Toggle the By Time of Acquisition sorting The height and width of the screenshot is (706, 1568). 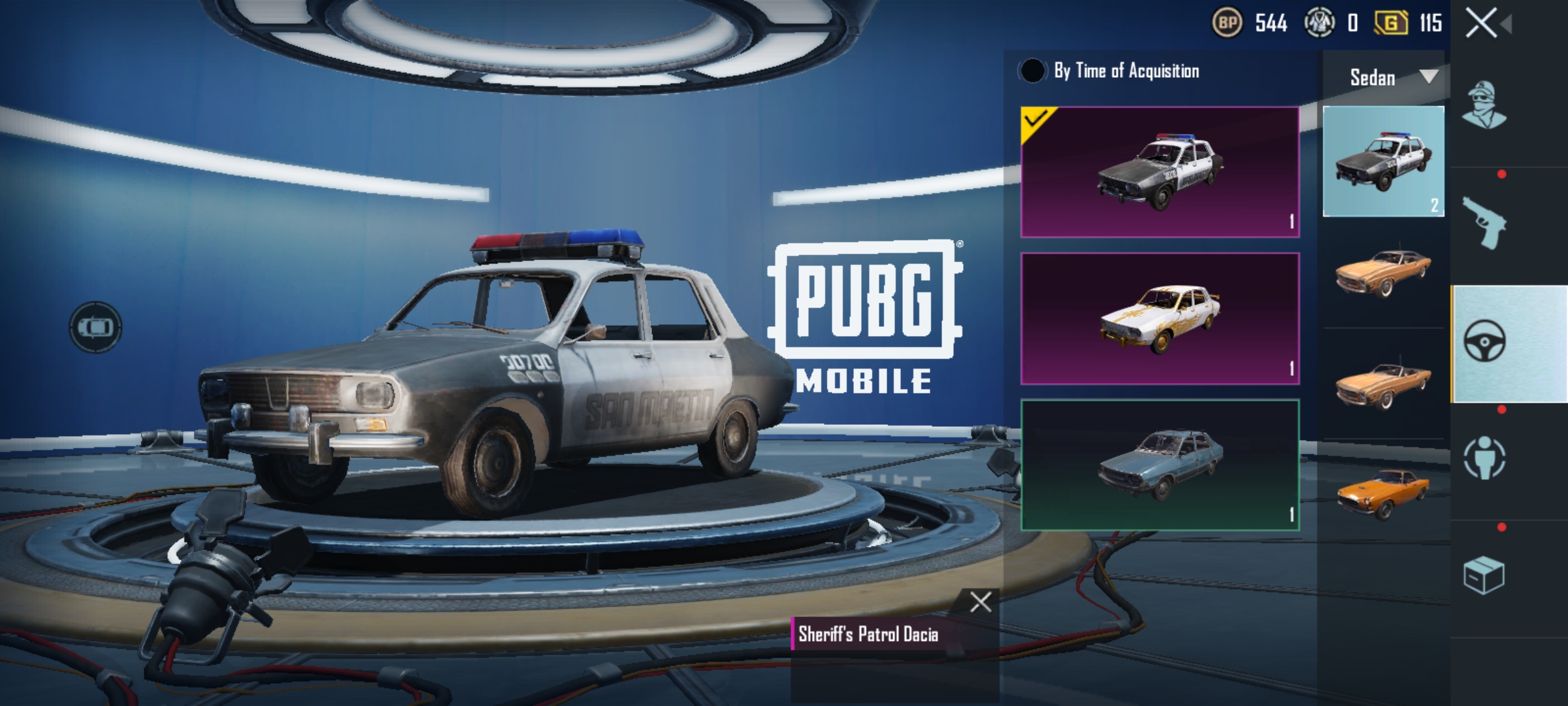pos(1032,71)
